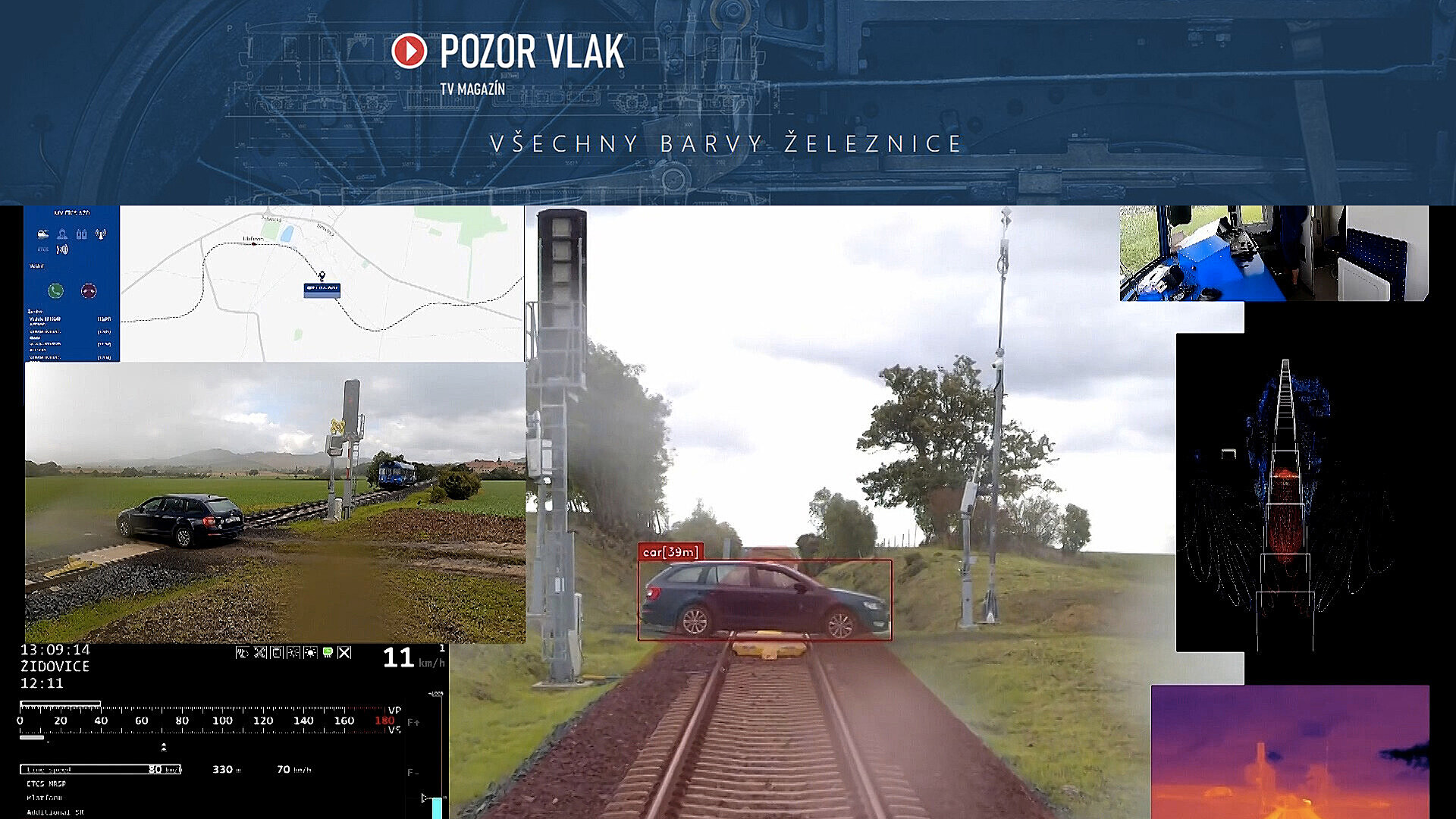This screenshot has width=1456, height=819.
Task: Click the train label marker on map
Action: (x=322, y=288)
